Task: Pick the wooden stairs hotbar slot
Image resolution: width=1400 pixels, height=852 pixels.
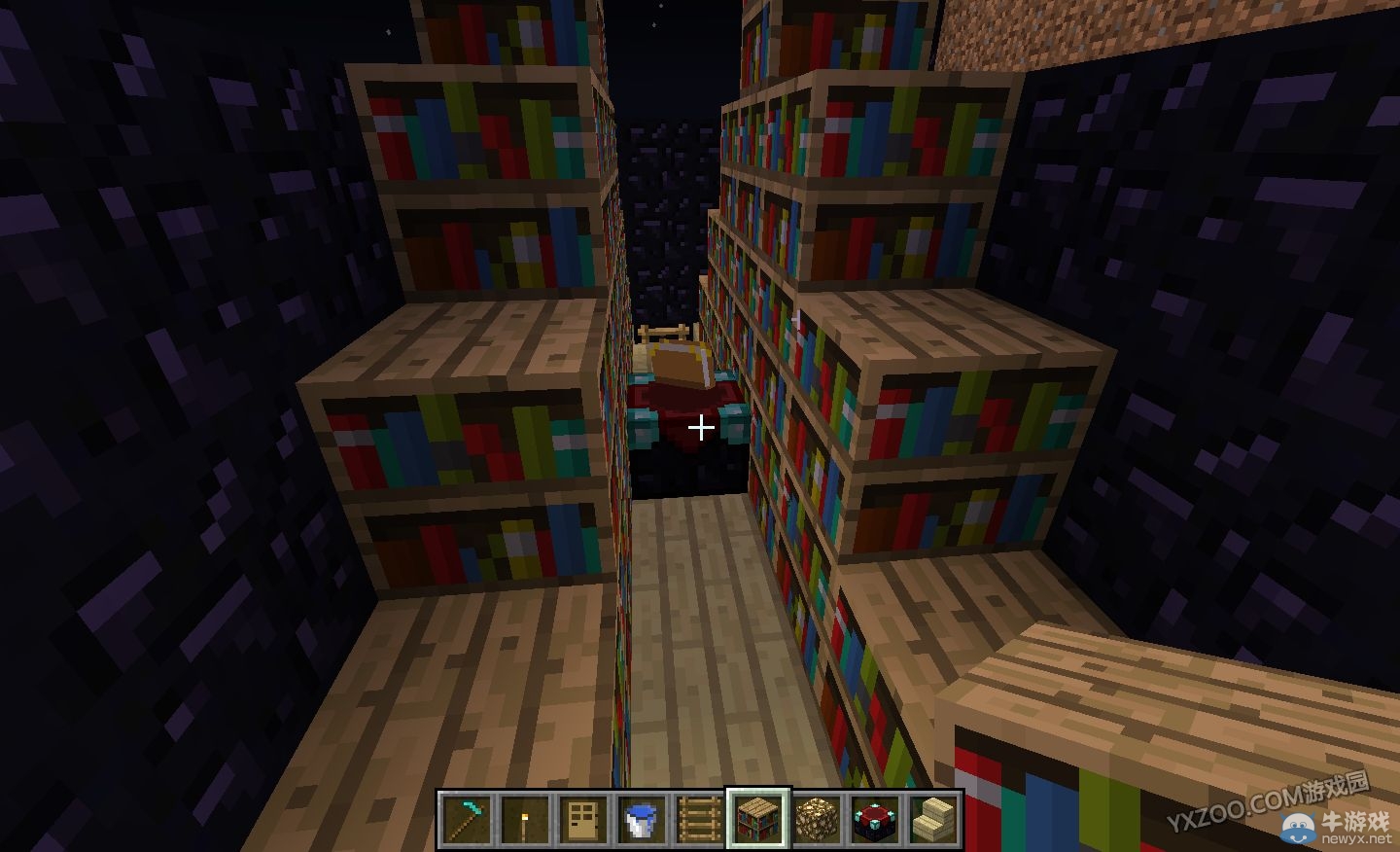Action: 933,819
